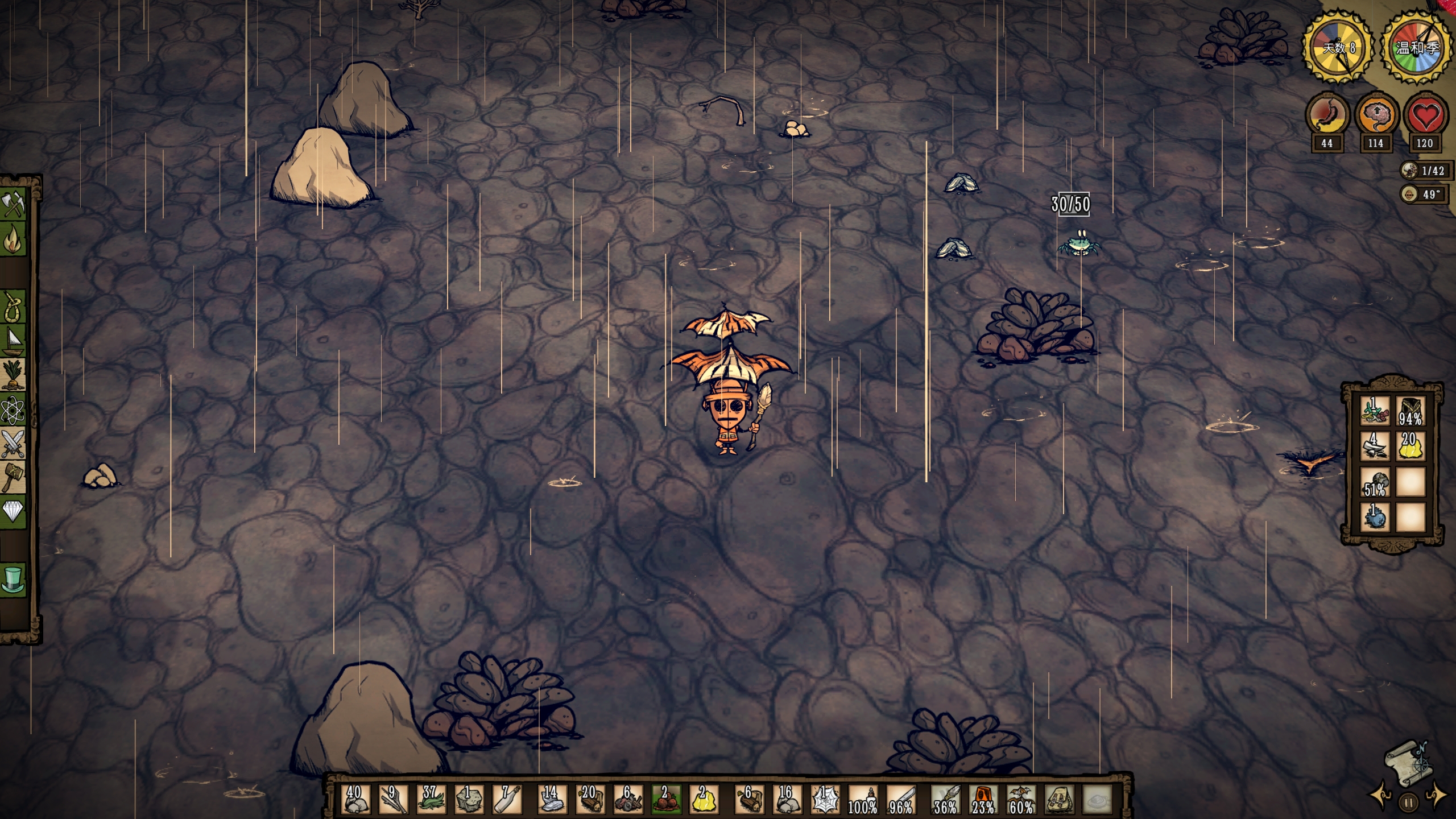Select the rope Survival crafting tab
Viewport: 1456px width, 819px height.
pos(14,308)
